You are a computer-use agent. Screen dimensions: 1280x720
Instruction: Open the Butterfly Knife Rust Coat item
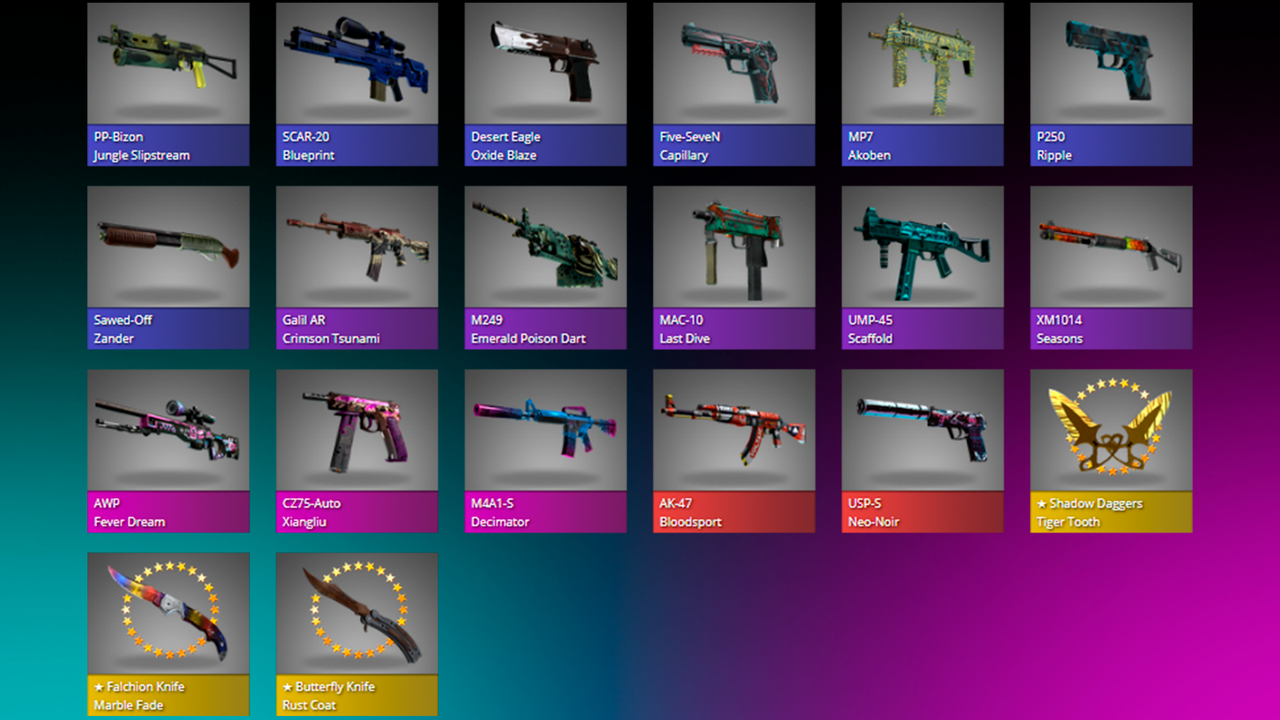[x=357, y=633]
